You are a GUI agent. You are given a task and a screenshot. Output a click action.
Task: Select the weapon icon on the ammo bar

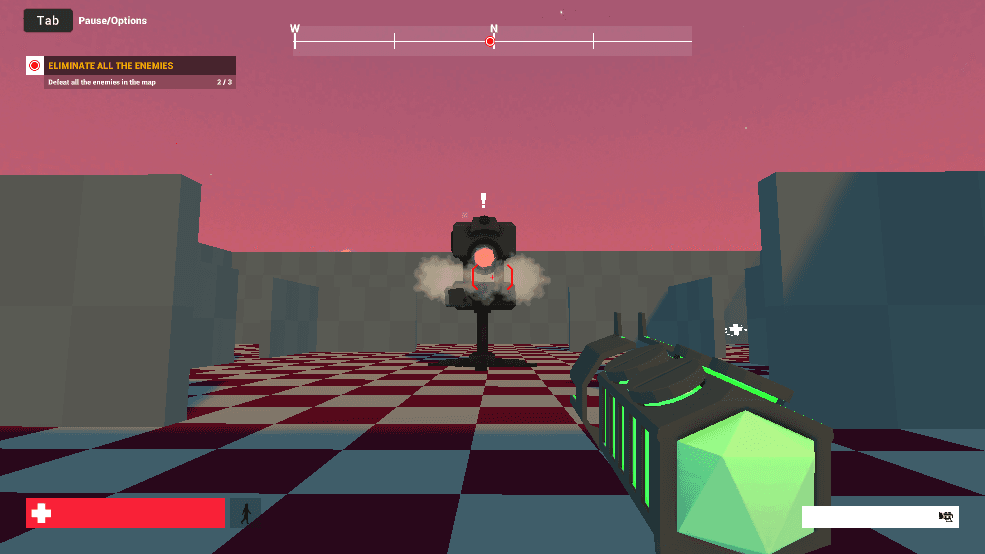(x=945, y=516)
